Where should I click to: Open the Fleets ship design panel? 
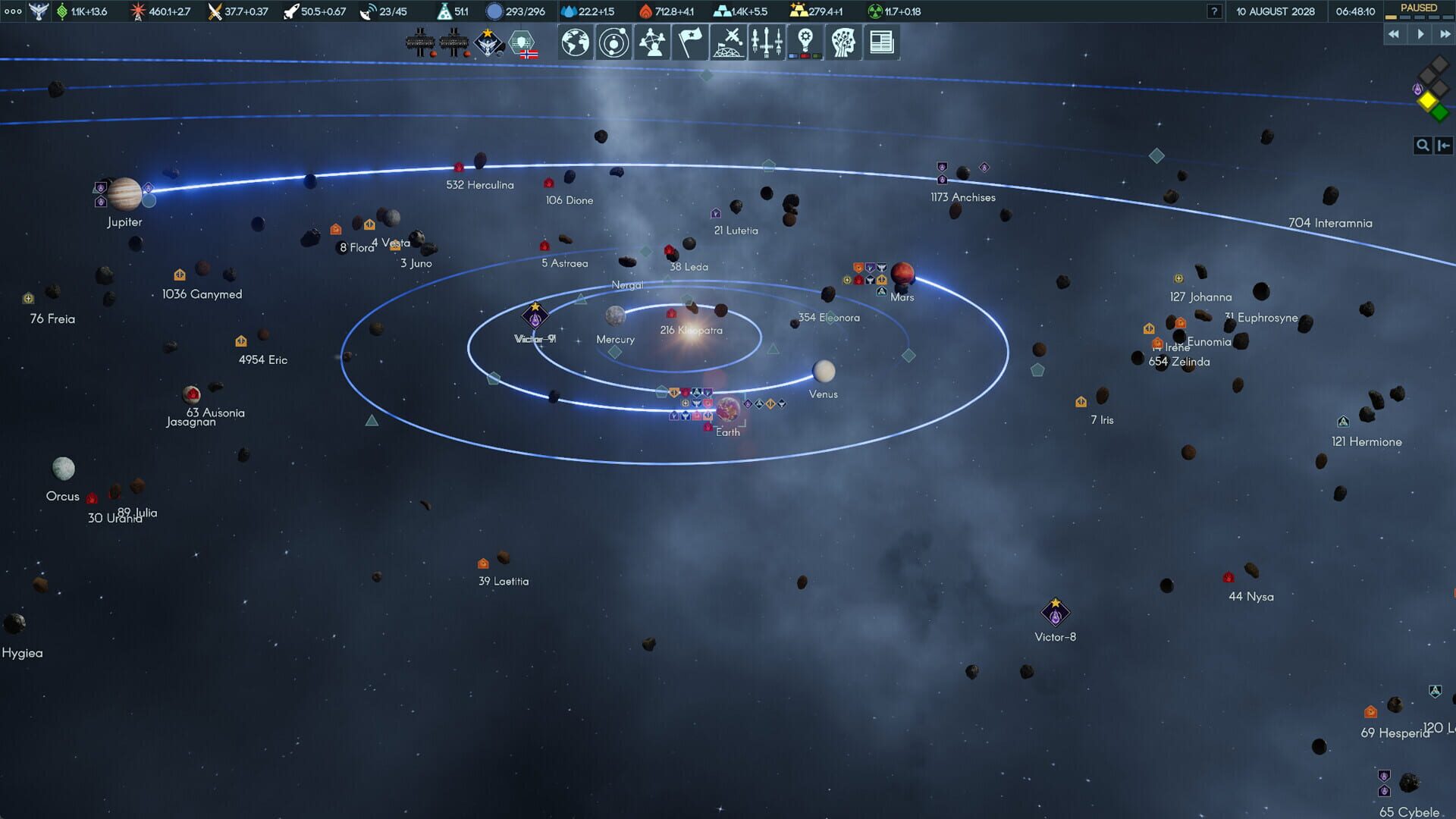pyautogui.click(x=767, y=42)
